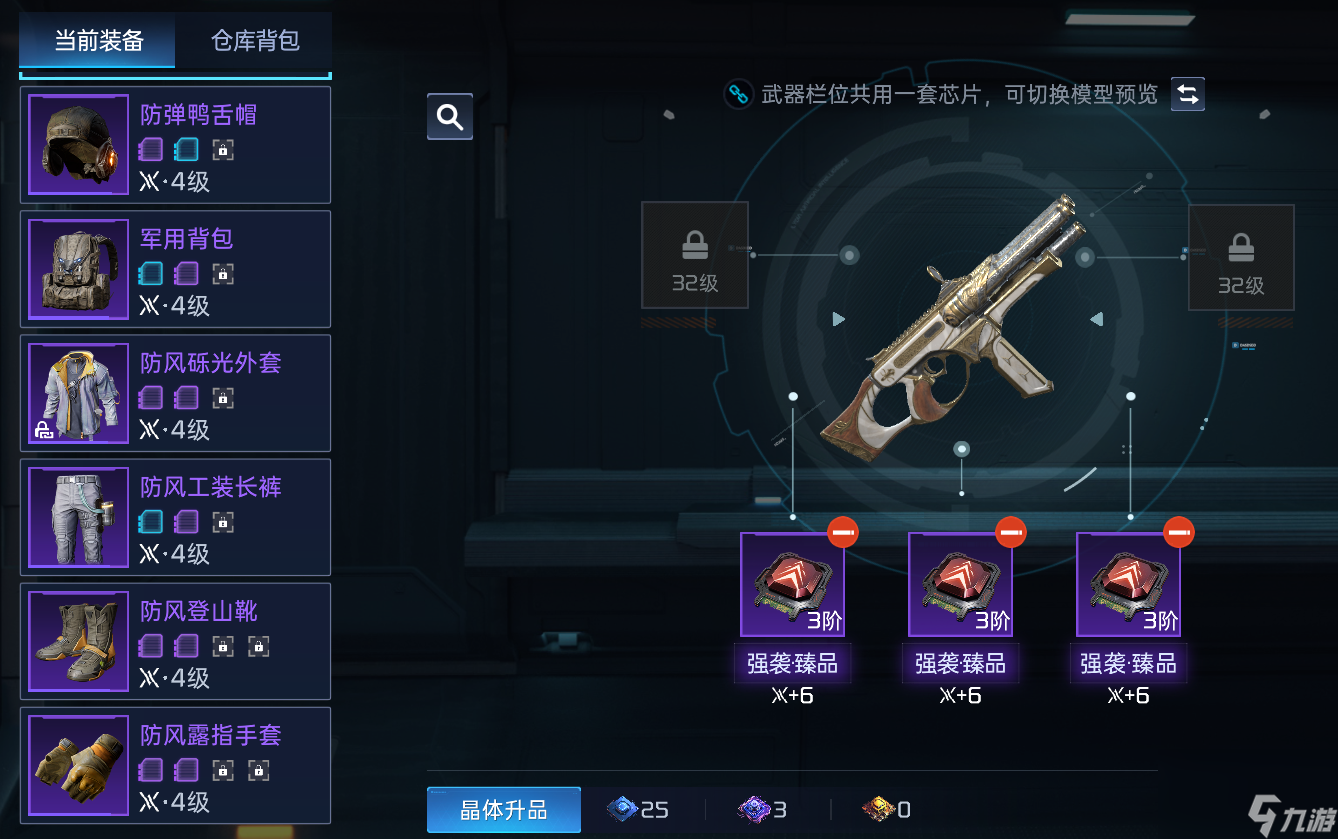Toggle weapon model preview with swap arrows
1338x839 pixels.
[x=1188, y=94]
